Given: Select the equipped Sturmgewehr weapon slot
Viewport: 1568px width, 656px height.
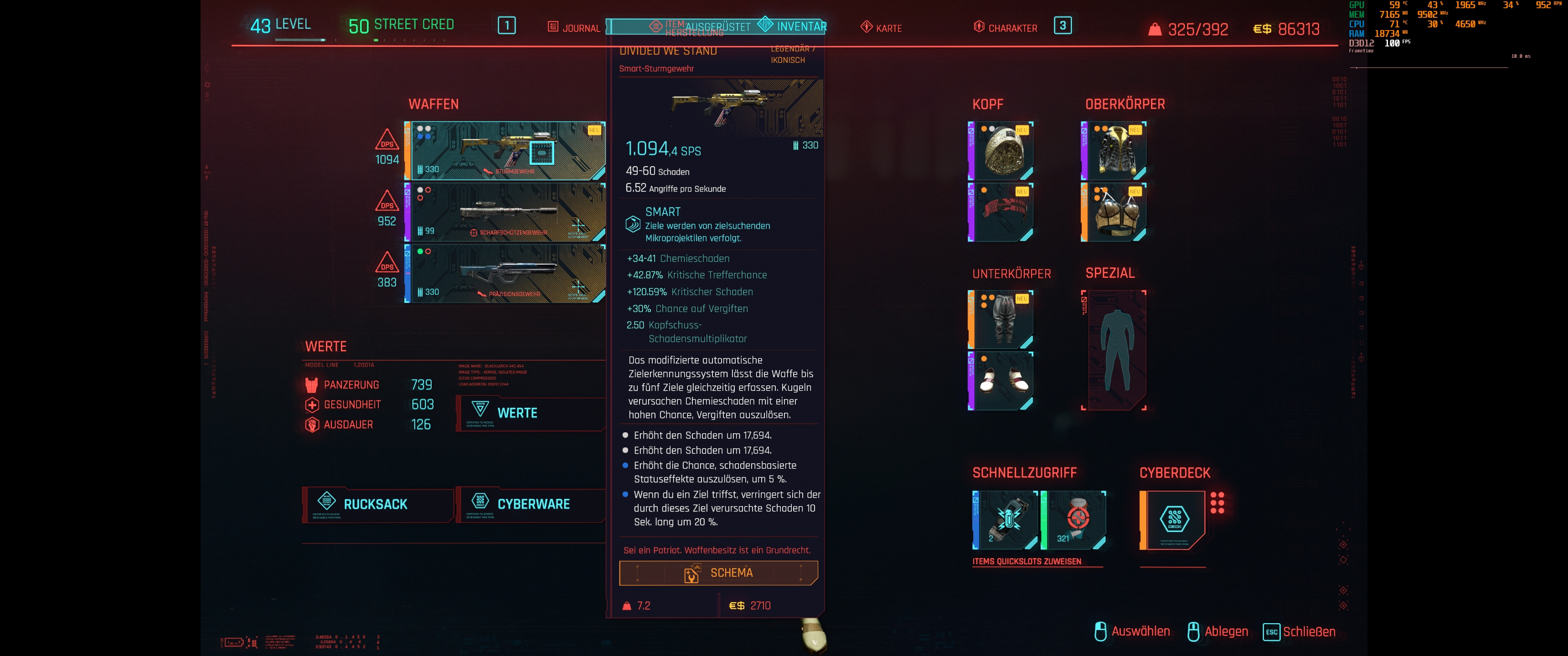Looking at the screenshot, I should pyautogui.click(x=505, y=151).
